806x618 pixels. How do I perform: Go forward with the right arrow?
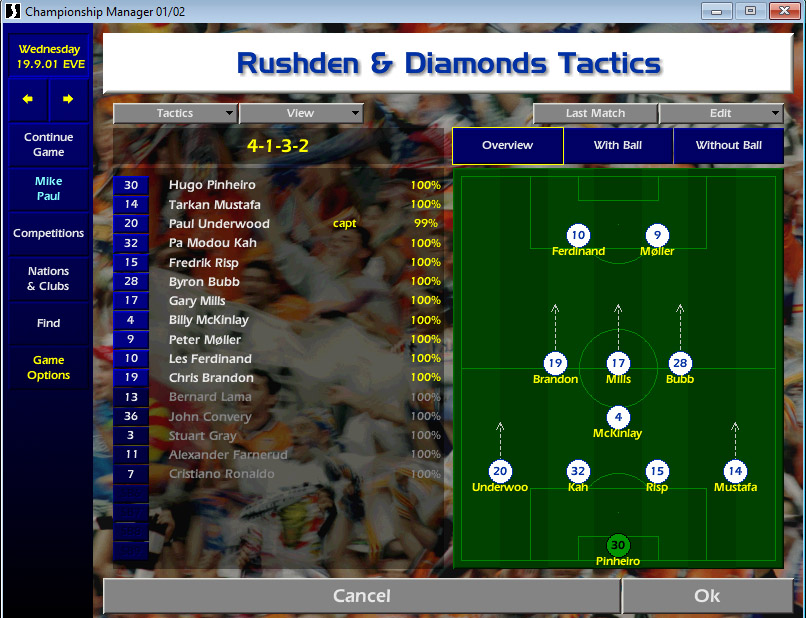click(68, 99)
